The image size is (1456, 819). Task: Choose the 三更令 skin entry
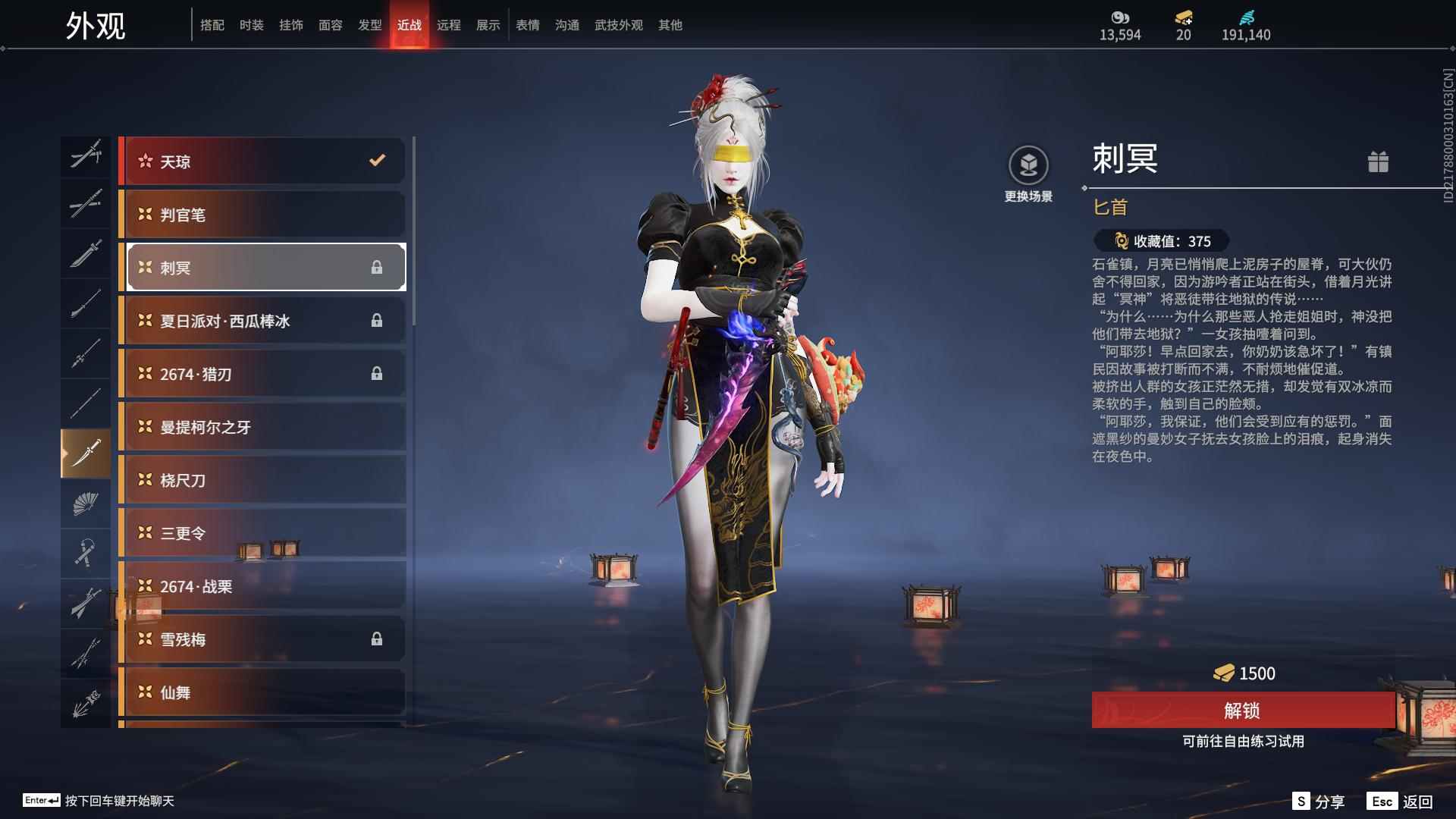262,533
